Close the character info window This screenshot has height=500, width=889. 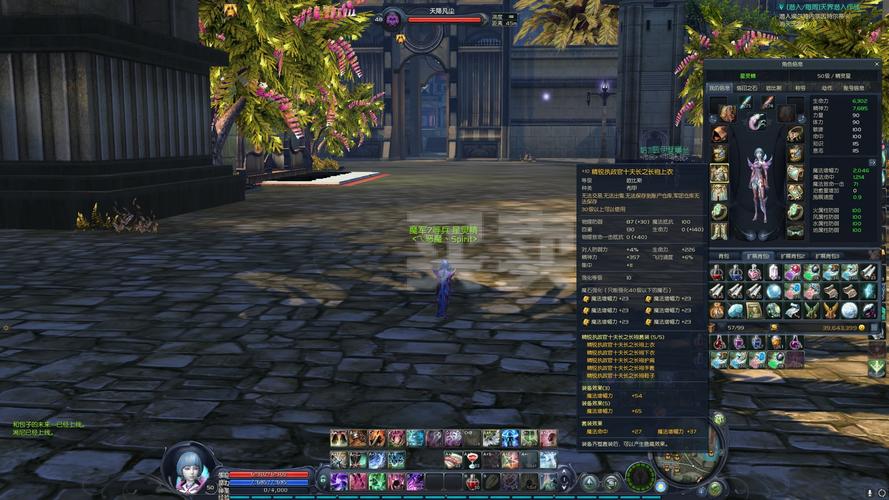pos(877,64)
